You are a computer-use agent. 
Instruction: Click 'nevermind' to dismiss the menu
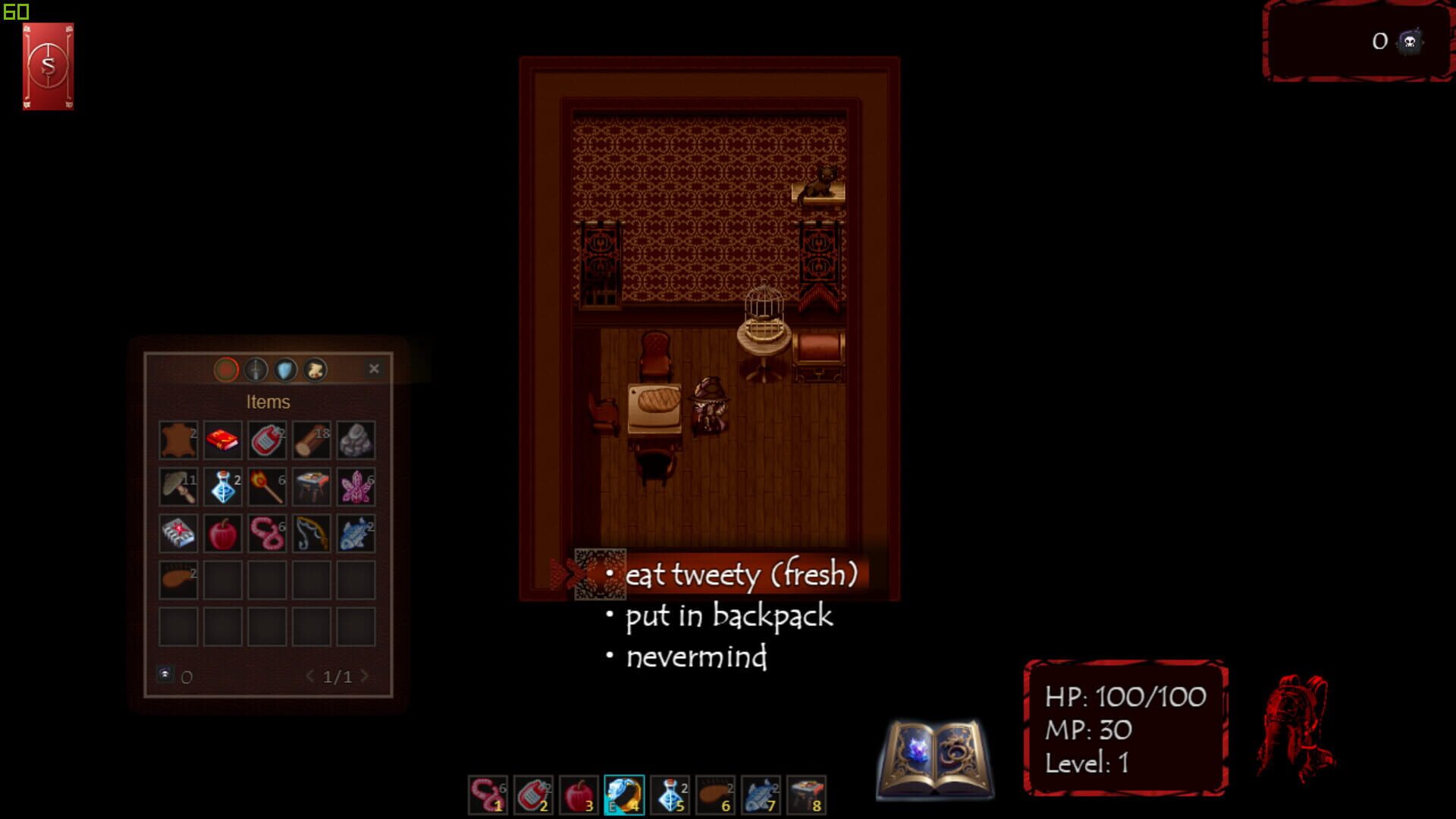698,657
